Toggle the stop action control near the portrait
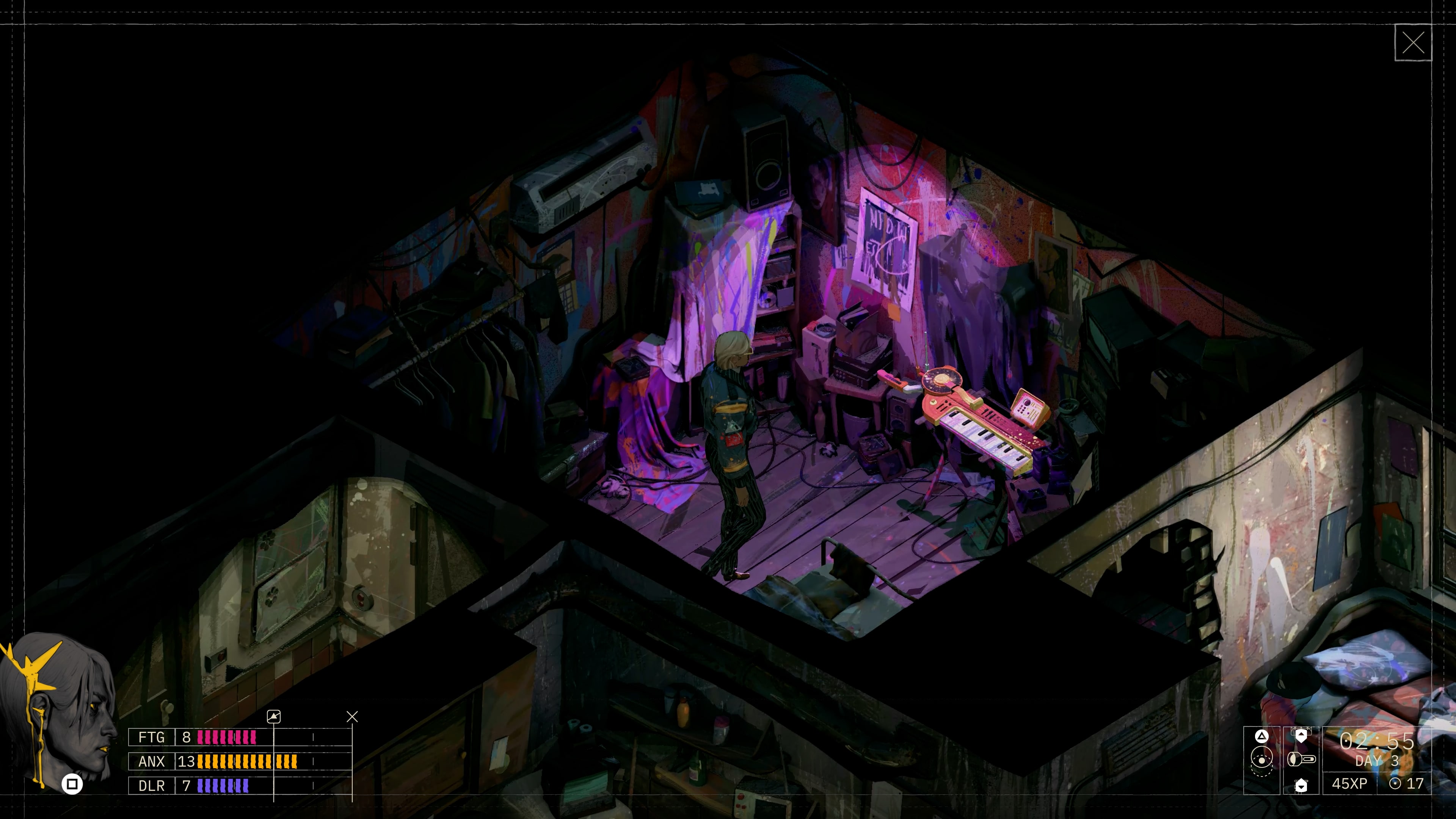 pyautogui.click(x=72, y=784)
